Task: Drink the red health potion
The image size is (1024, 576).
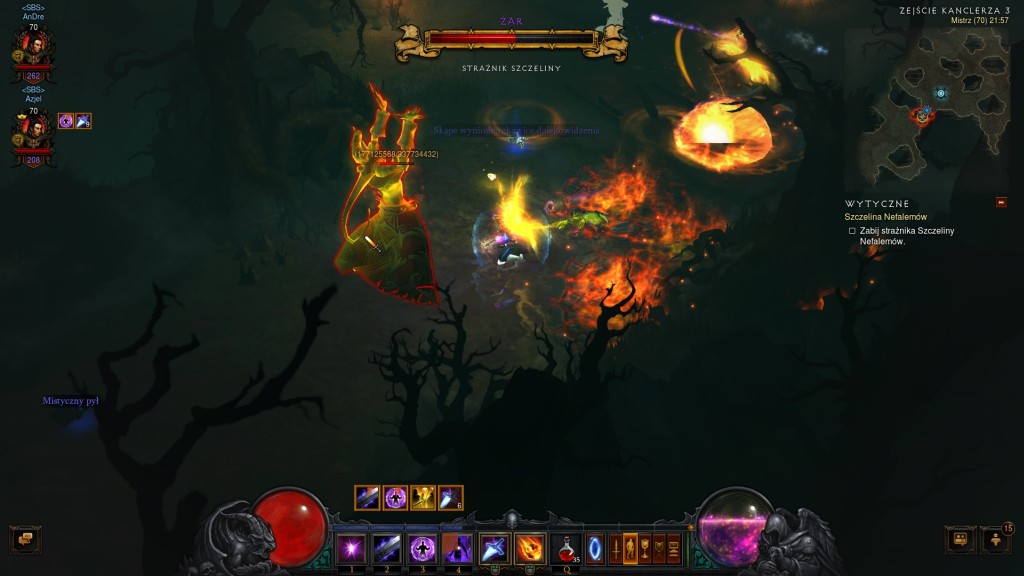Action: click(x=566, y=548)
